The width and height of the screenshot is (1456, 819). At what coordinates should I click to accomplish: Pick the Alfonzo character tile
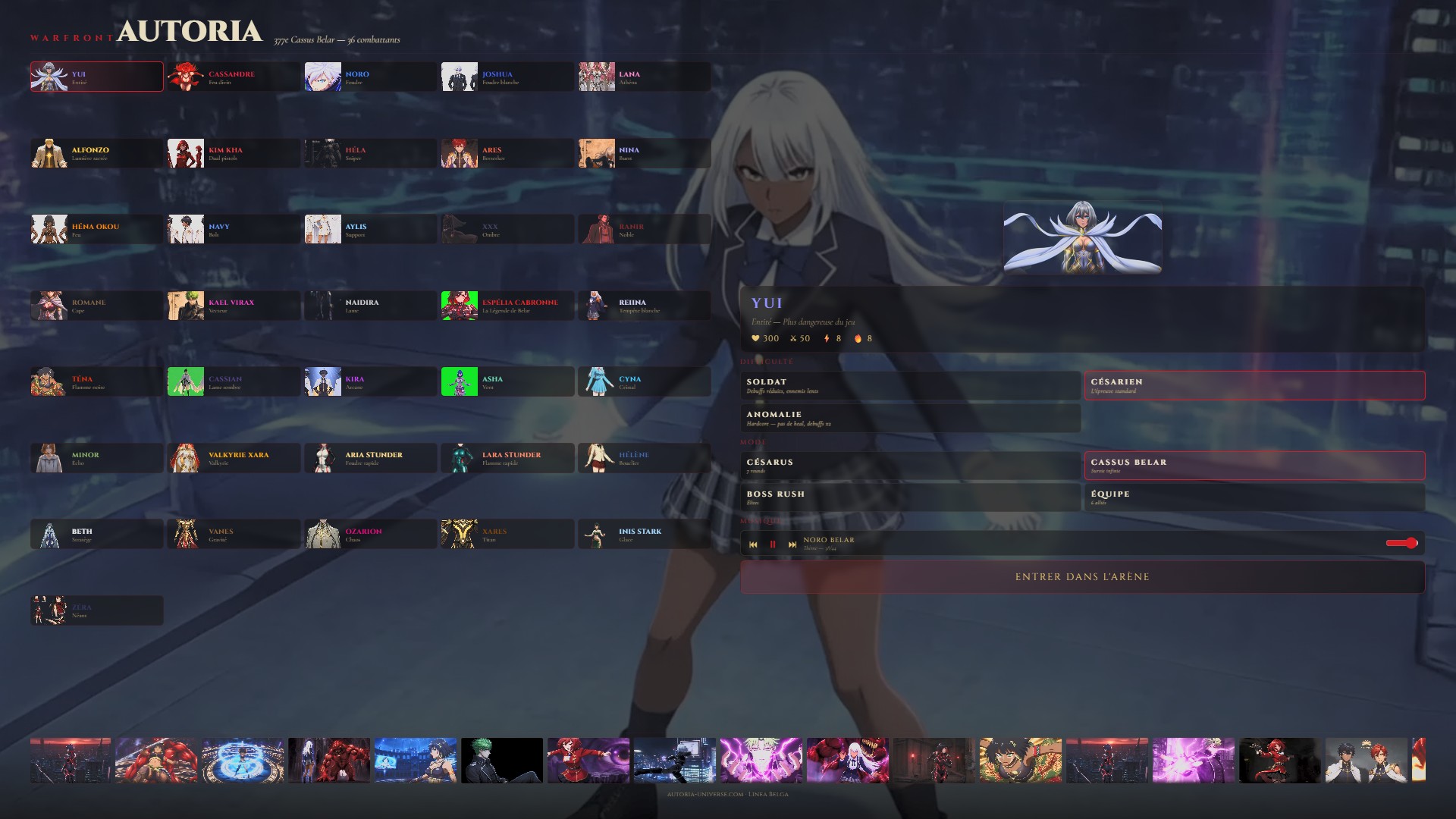96,153
